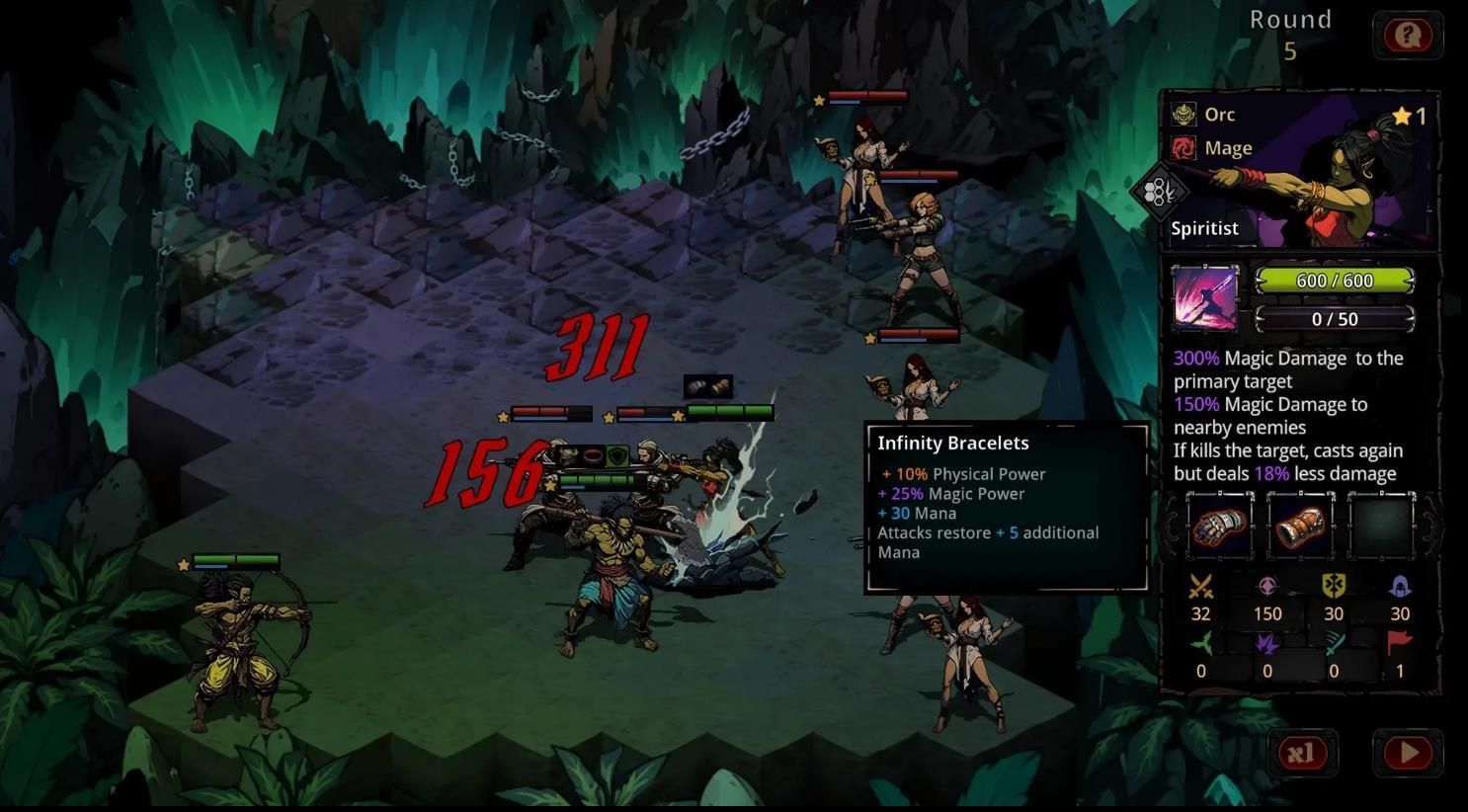Toggle the x1 battle speed button
Screen dimensions: 1468x812
click(x=1302, y=754)
